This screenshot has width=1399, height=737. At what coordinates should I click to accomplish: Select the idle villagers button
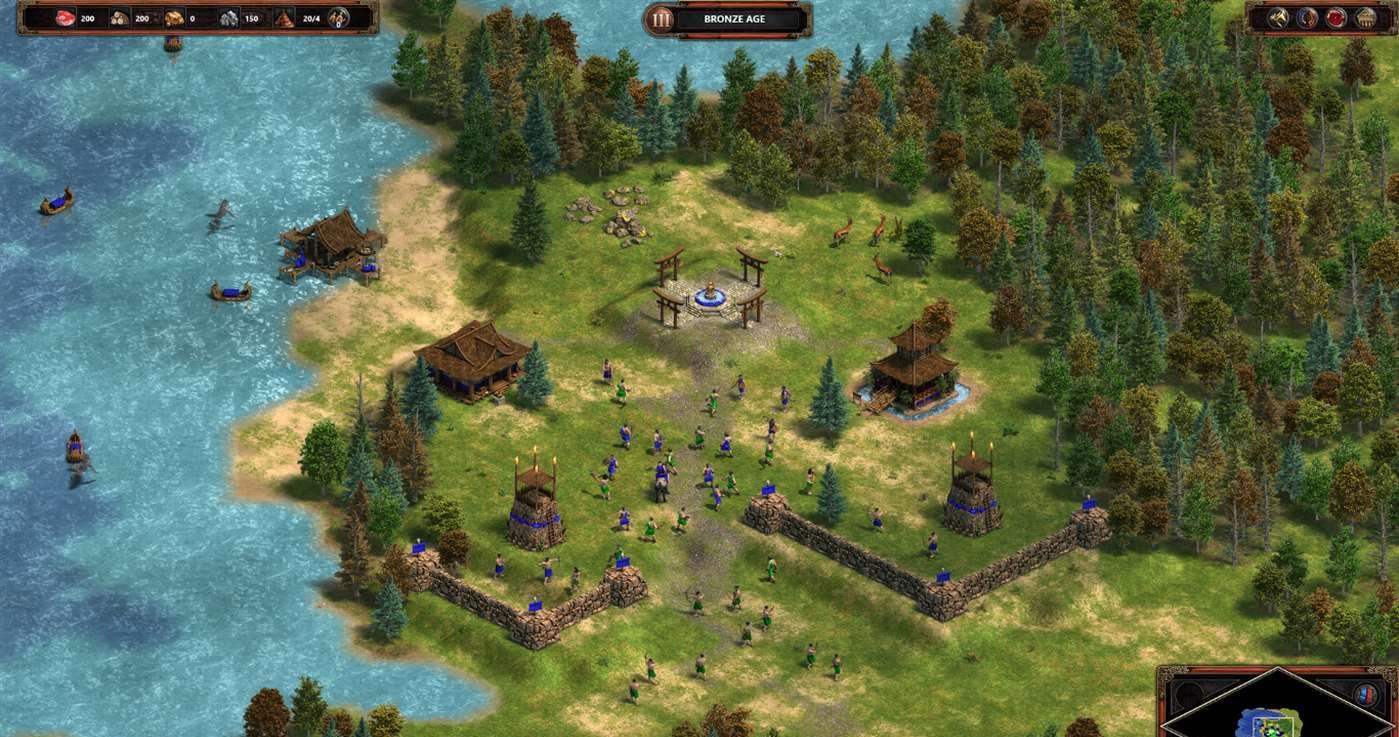click(338, 18)
